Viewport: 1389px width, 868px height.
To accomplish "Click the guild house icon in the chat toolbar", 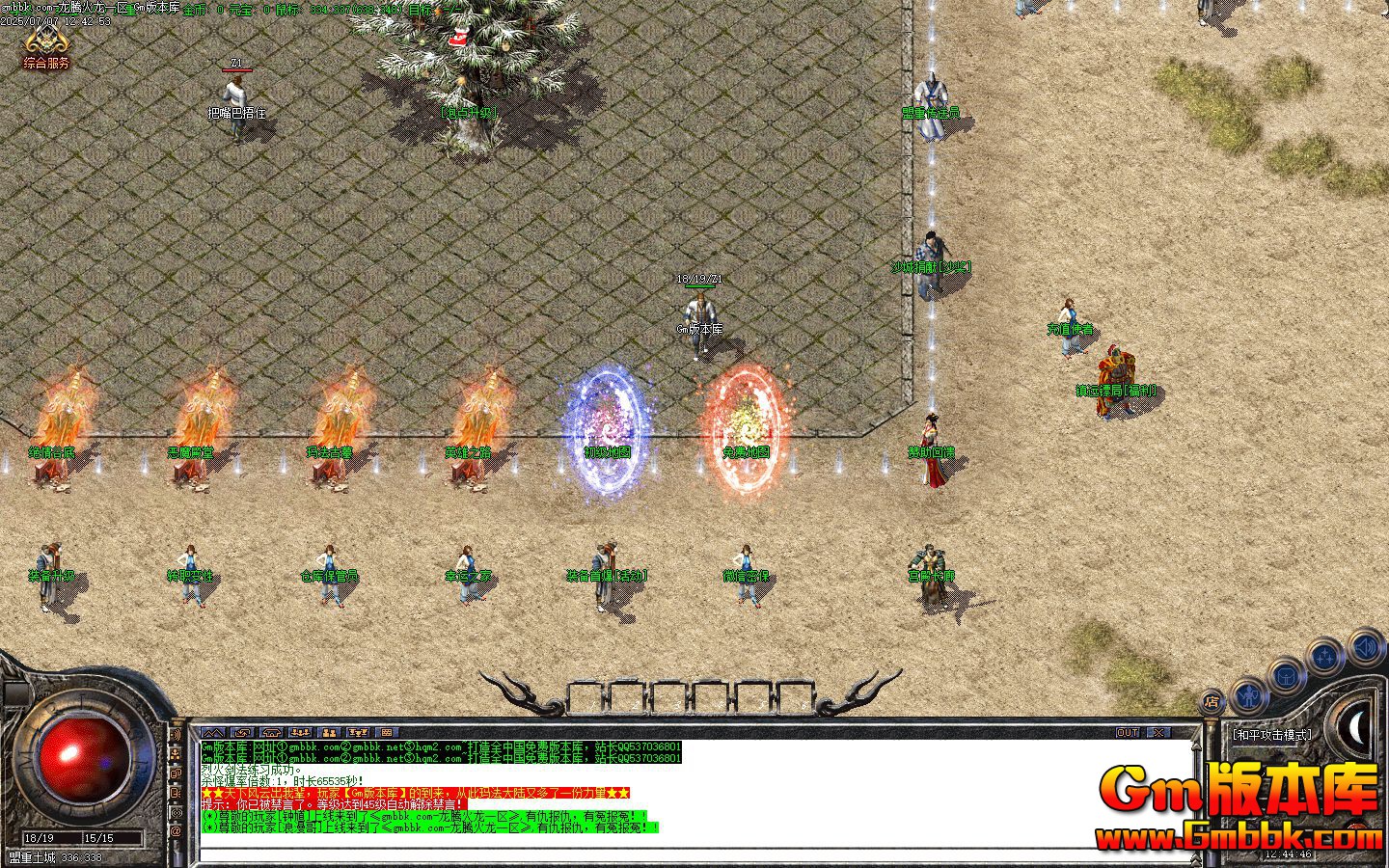I will pyautogui.click(x=271, y=731).
